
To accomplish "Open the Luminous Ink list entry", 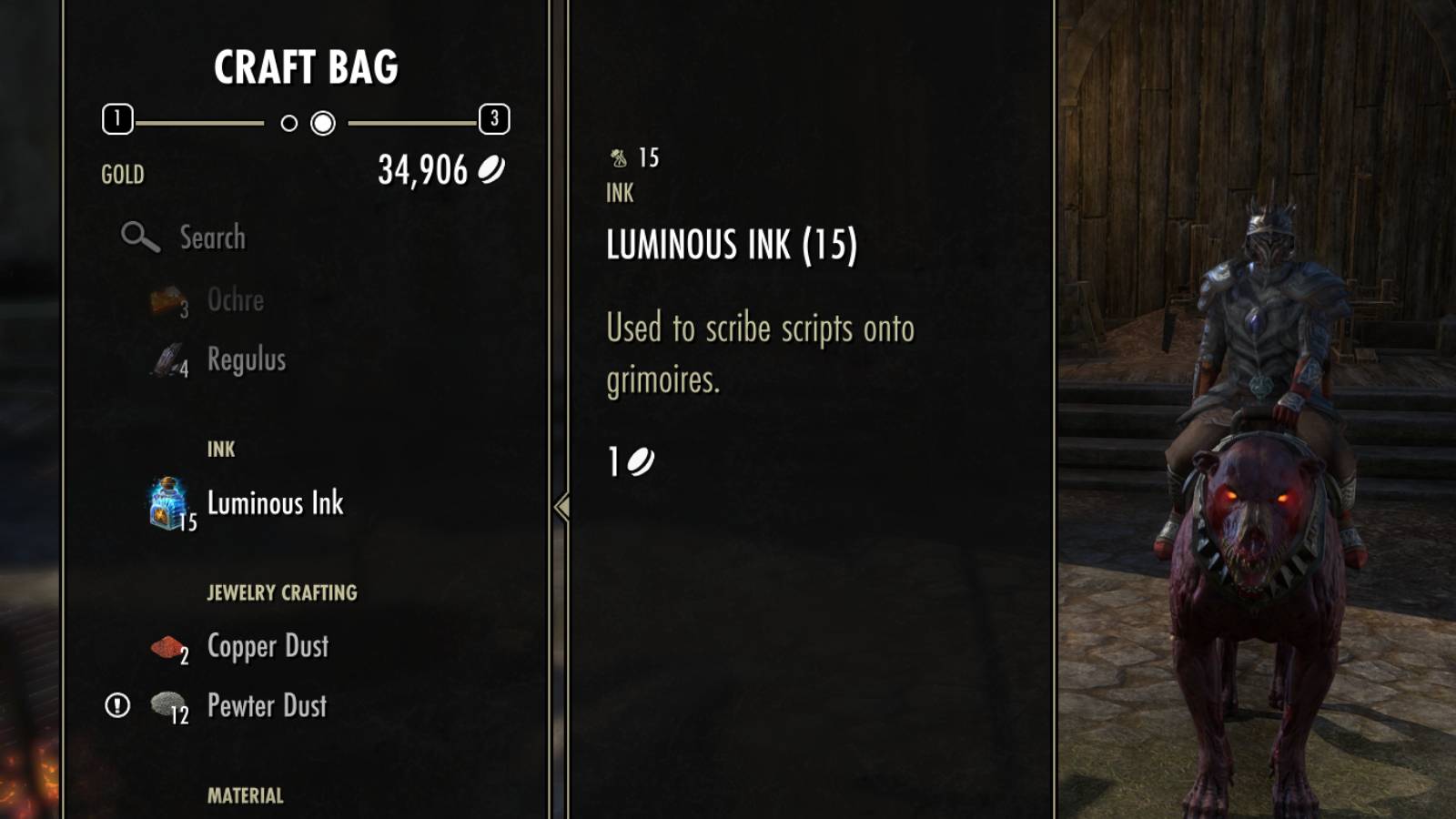I will pos(274,503).
